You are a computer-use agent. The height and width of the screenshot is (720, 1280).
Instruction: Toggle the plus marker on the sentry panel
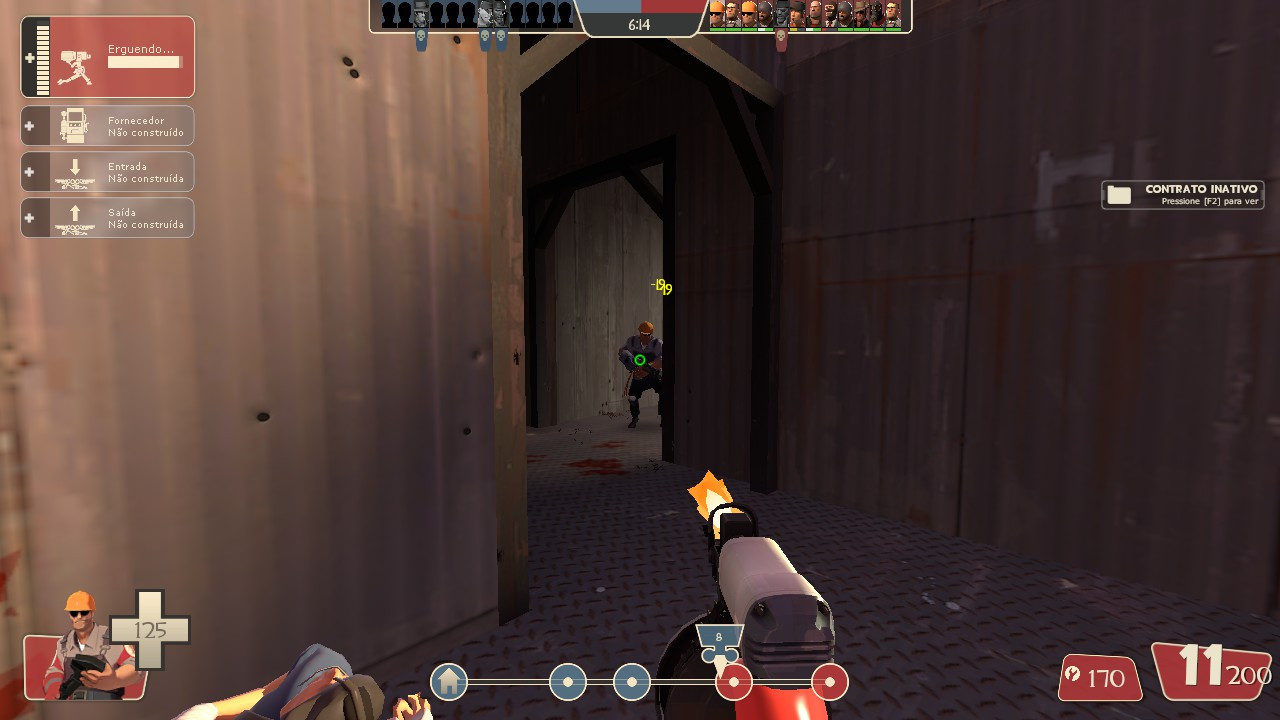[27, 57]
